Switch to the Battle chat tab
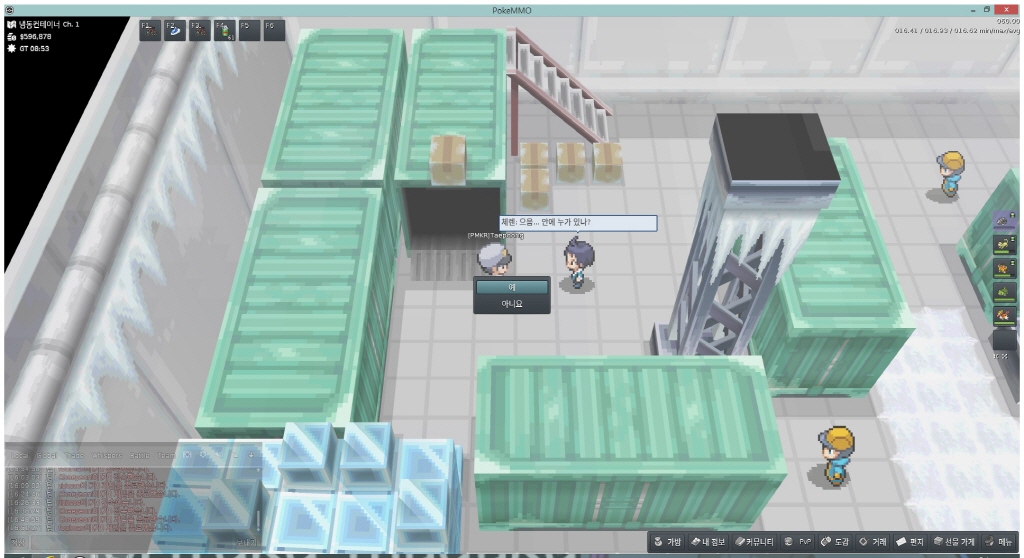The height and width of the screenshot is (558, 1024). (x=138, y=455)
